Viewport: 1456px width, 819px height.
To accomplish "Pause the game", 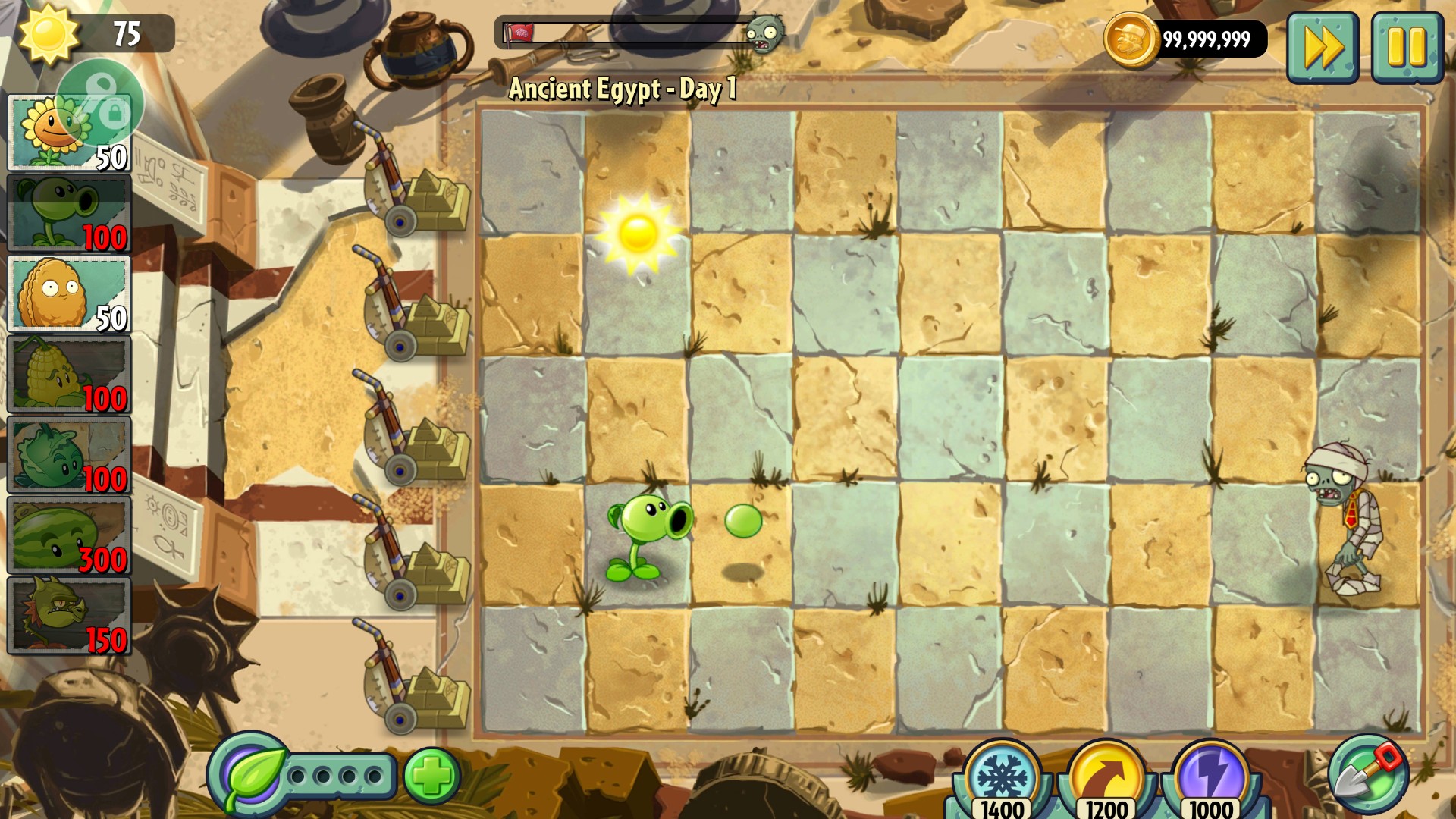I will [x=1407, y=47].
